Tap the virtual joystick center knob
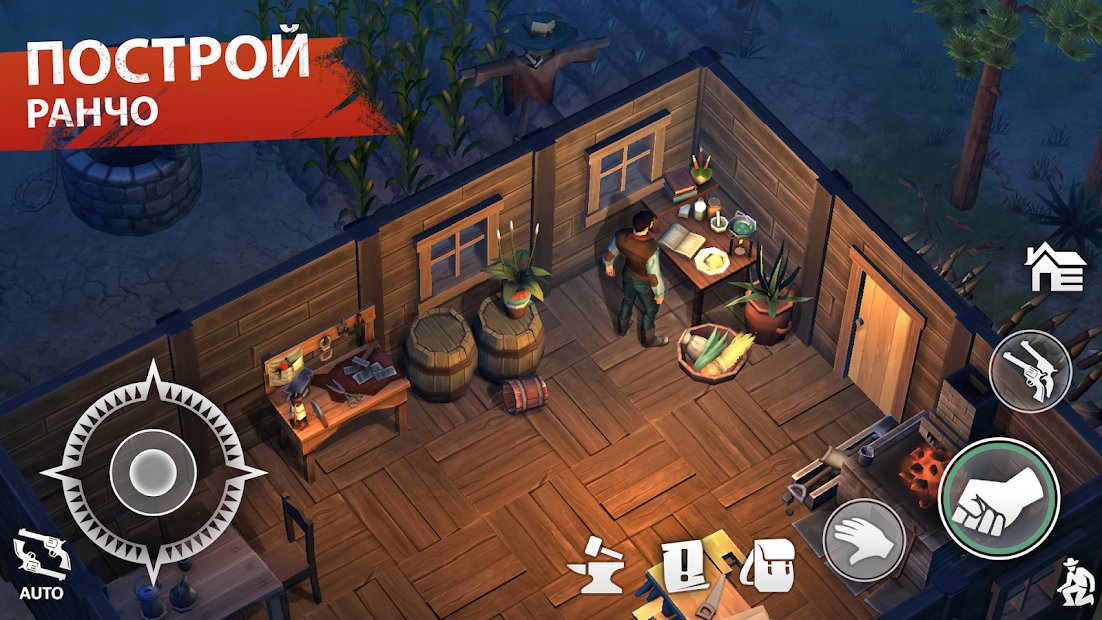The image size is (1102, 620). [152, 468]
